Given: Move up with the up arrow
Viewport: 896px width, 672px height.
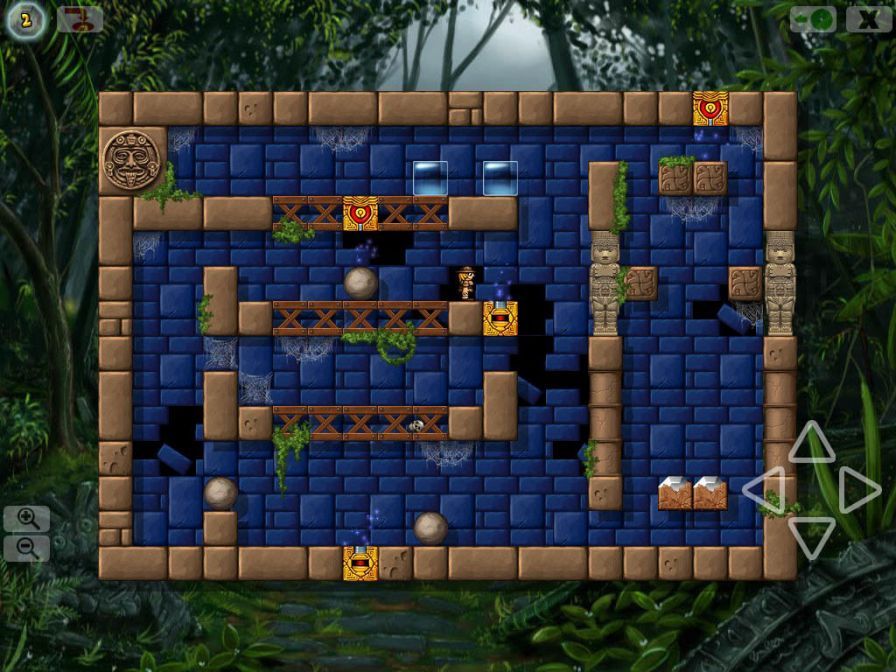Looking at the screenshot, I should click(811, 443).
